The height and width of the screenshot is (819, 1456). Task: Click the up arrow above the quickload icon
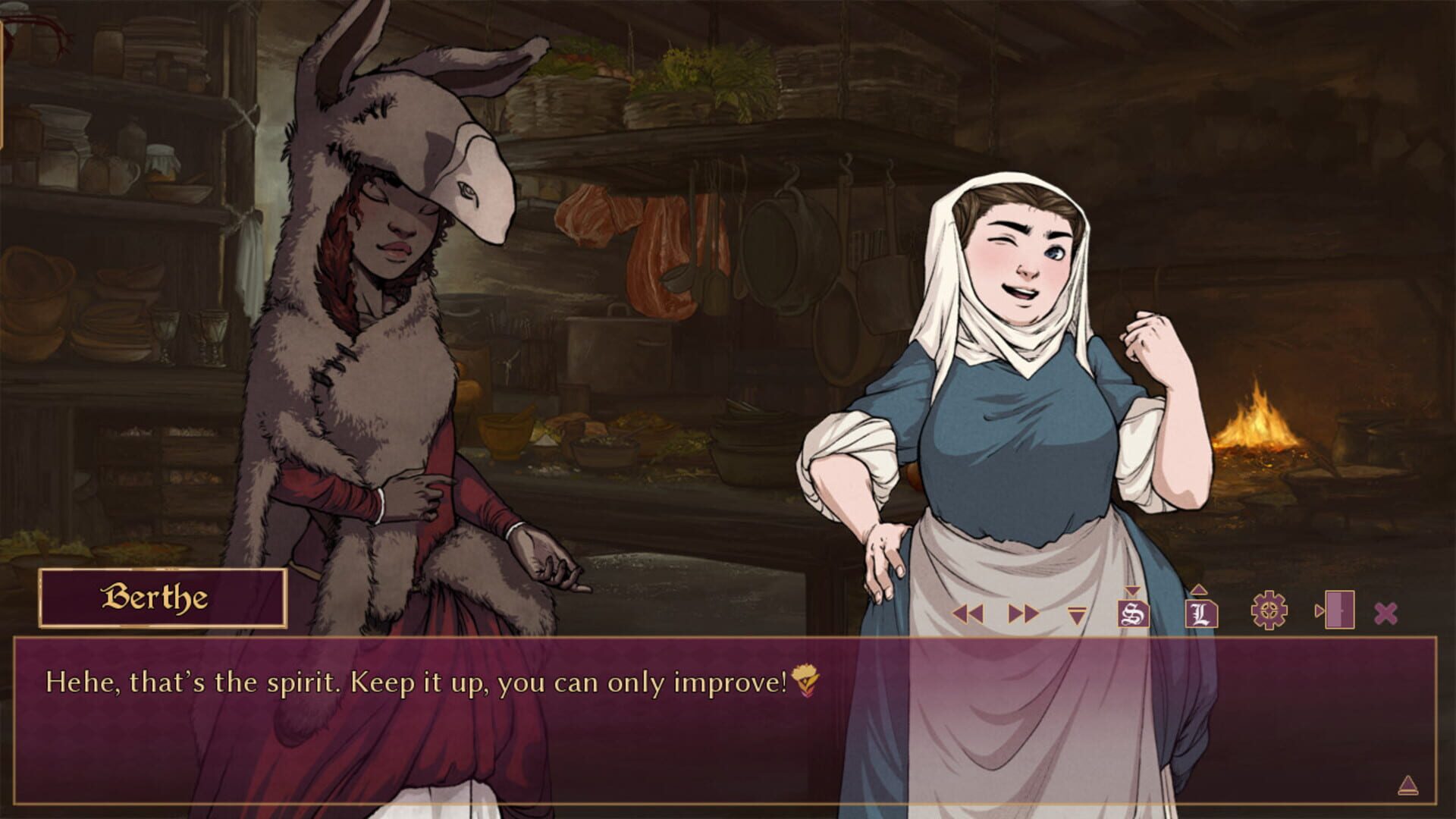click(x=1200, y=590)
